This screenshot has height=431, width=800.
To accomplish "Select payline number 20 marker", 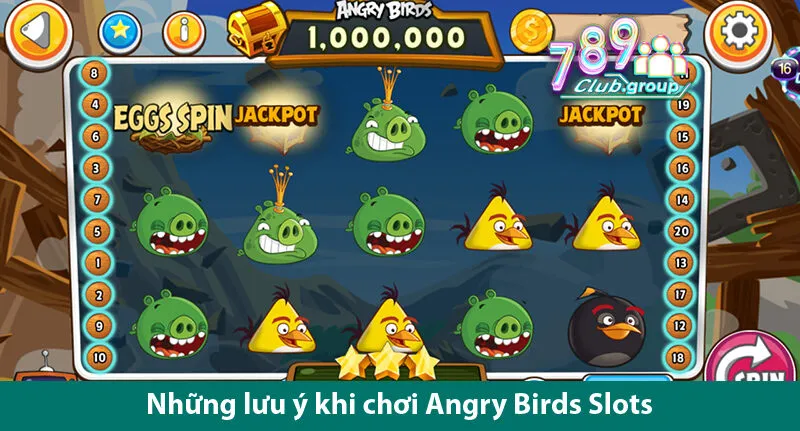I will 682,231.
